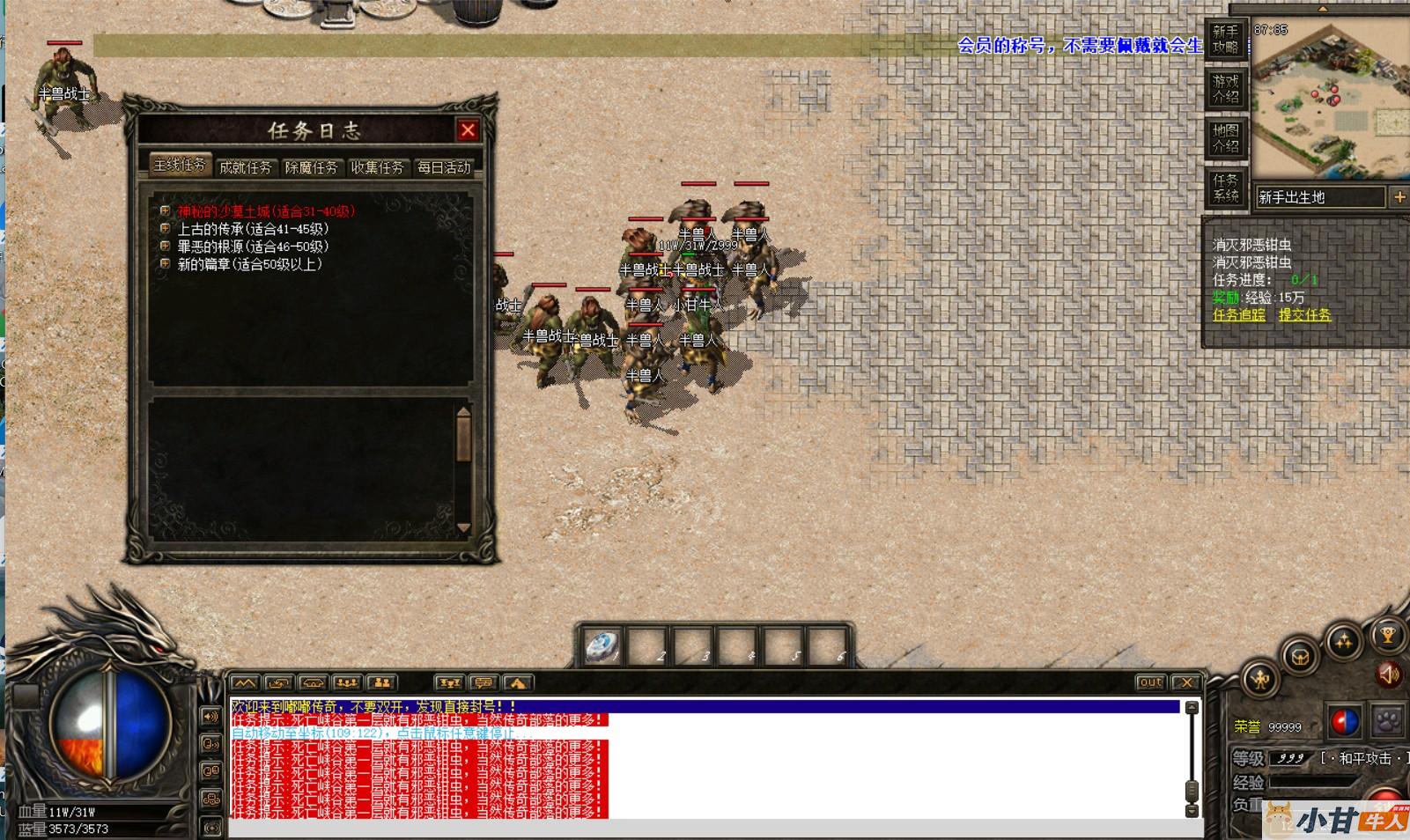1410x840 pixels.
Task: Open the 除魔任务 tab
Action: [311, 167]
